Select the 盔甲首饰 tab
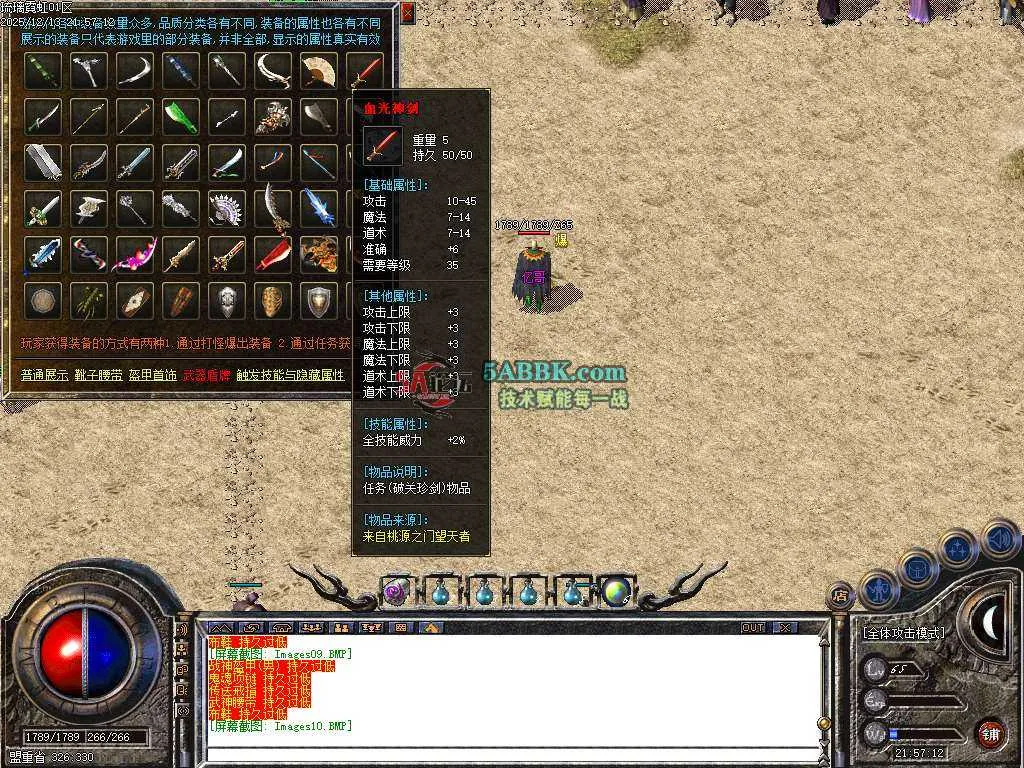This screenshot has width=1024, height=768. tap(153, 375)
